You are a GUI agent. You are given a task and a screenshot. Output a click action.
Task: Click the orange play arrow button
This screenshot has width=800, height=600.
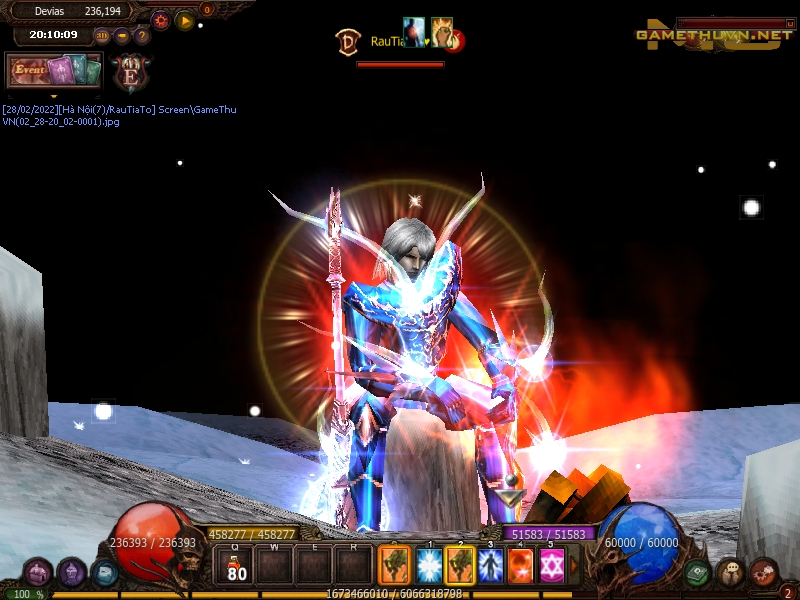[x=185, y=20]
